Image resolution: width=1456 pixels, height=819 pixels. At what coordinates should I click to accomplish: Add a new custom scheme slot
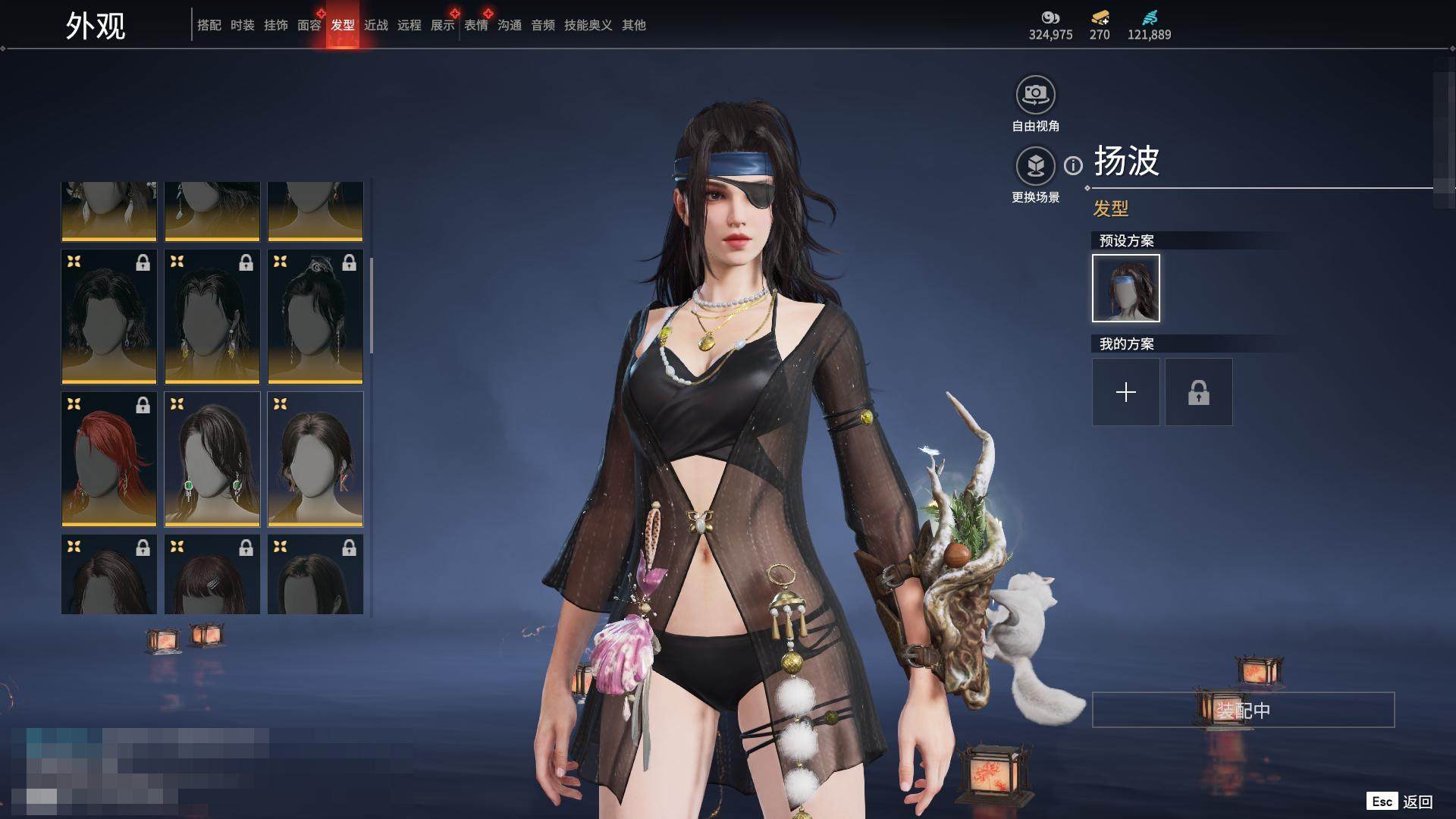[1125, 392]
